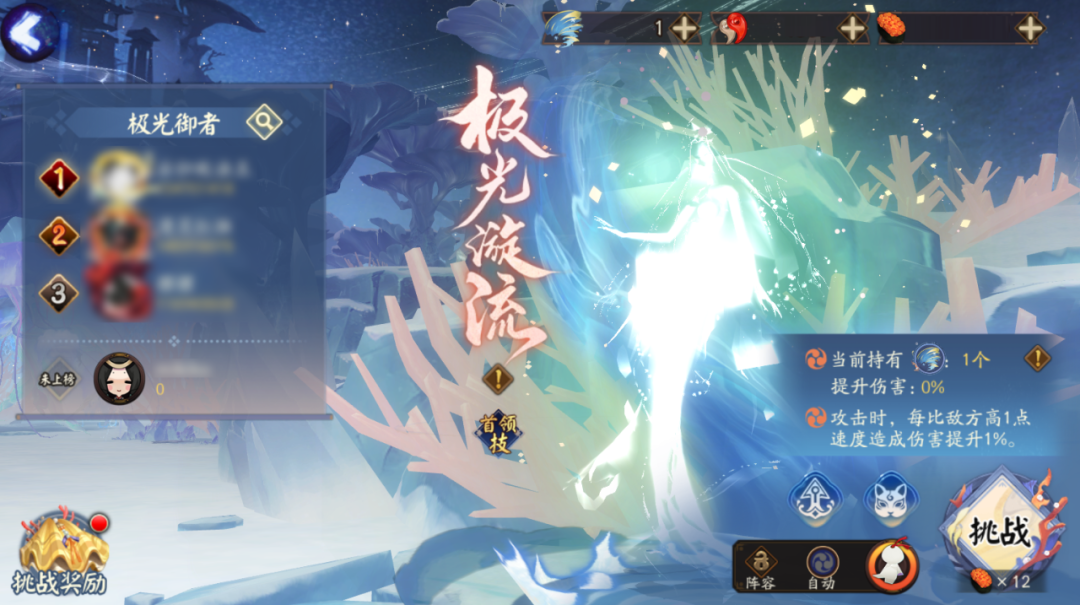This screenshot has width=1080, height=605.
Task: Tap the fox mask buff icon
Action: 890,497
